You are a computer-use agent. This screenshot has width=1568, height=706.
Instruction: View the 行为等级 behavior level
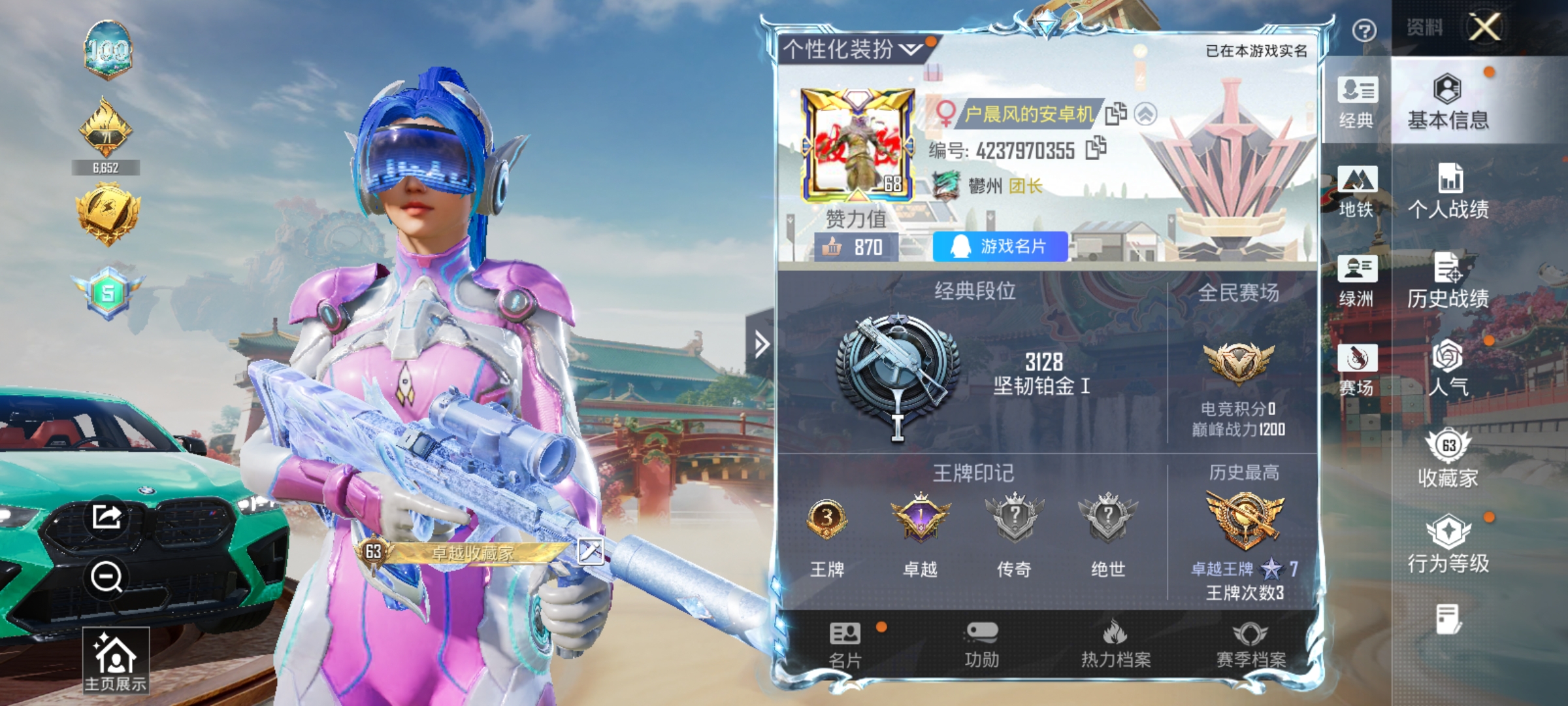pyautogui.click(x=1448, y=544)
